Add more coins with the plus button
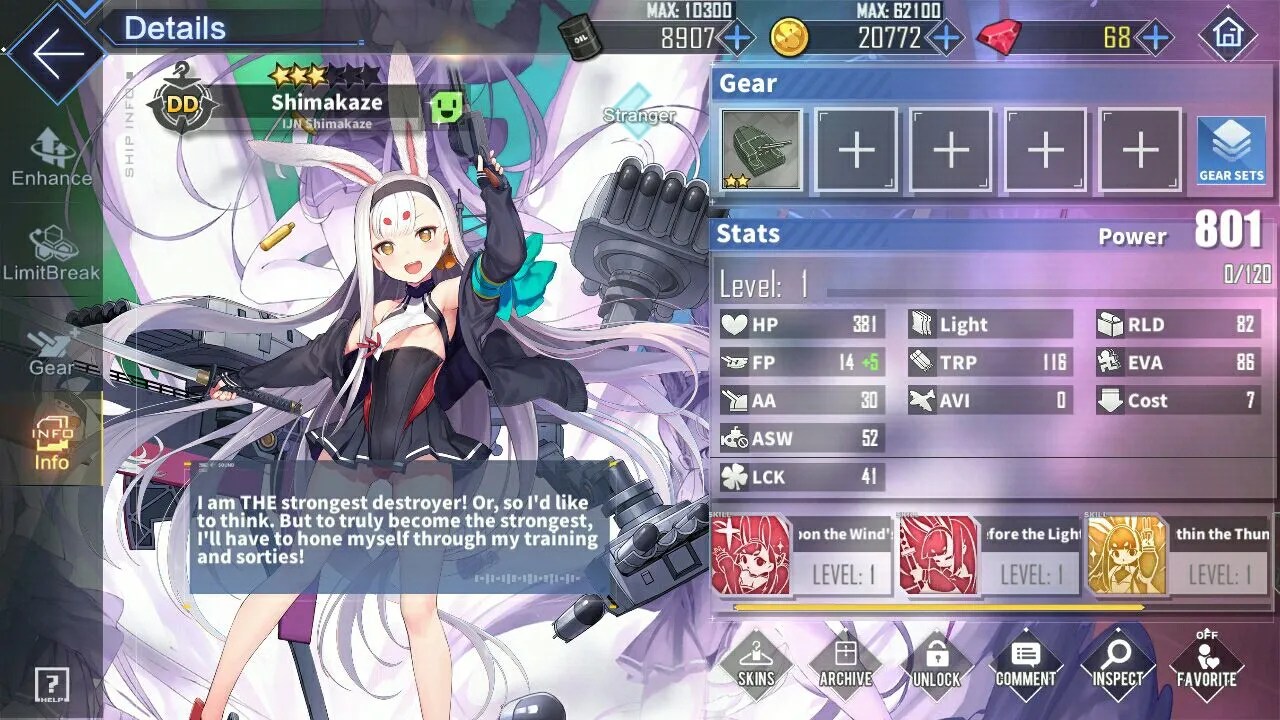 point(945,39)
